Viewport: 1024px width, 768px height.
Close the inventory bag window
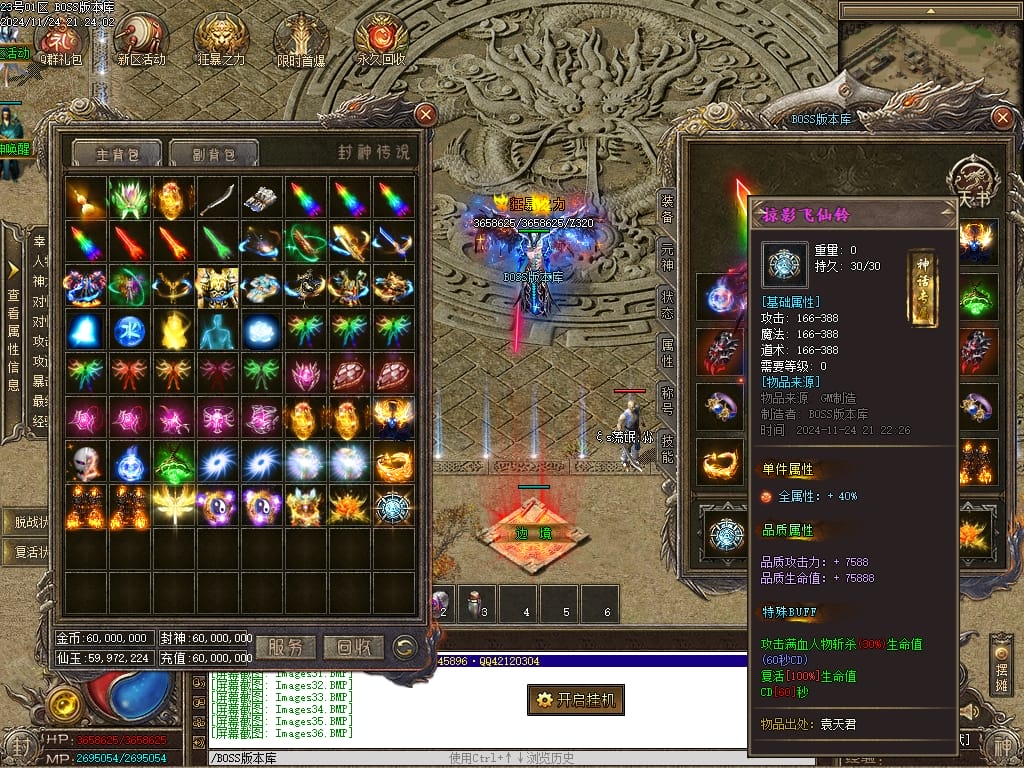pyautogui.click(x=425, y=114)
